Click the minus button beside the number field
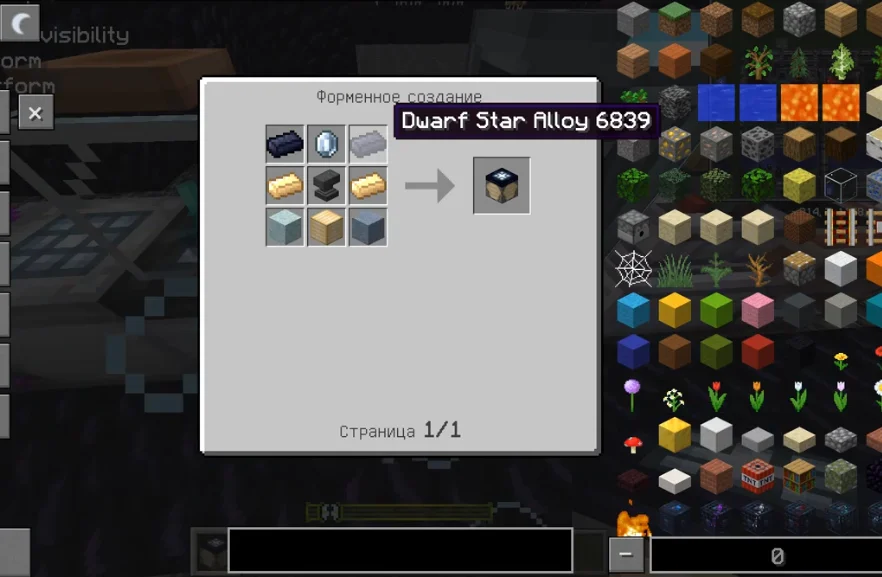The height and width of the screenshot is (577, 882). pos(626,555)
